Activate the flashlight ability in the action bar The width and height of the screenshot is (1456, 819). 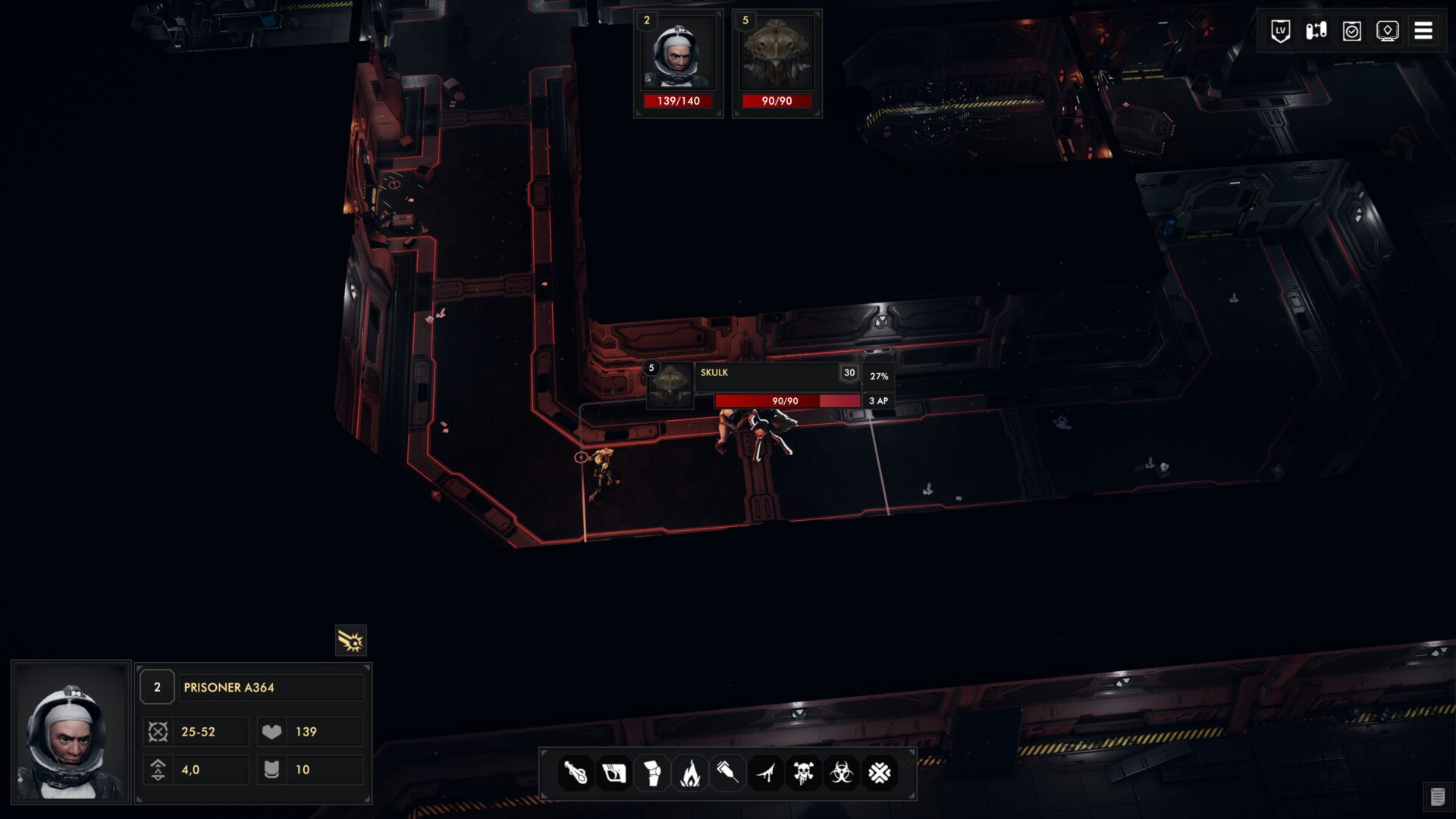tap(576, 773)
